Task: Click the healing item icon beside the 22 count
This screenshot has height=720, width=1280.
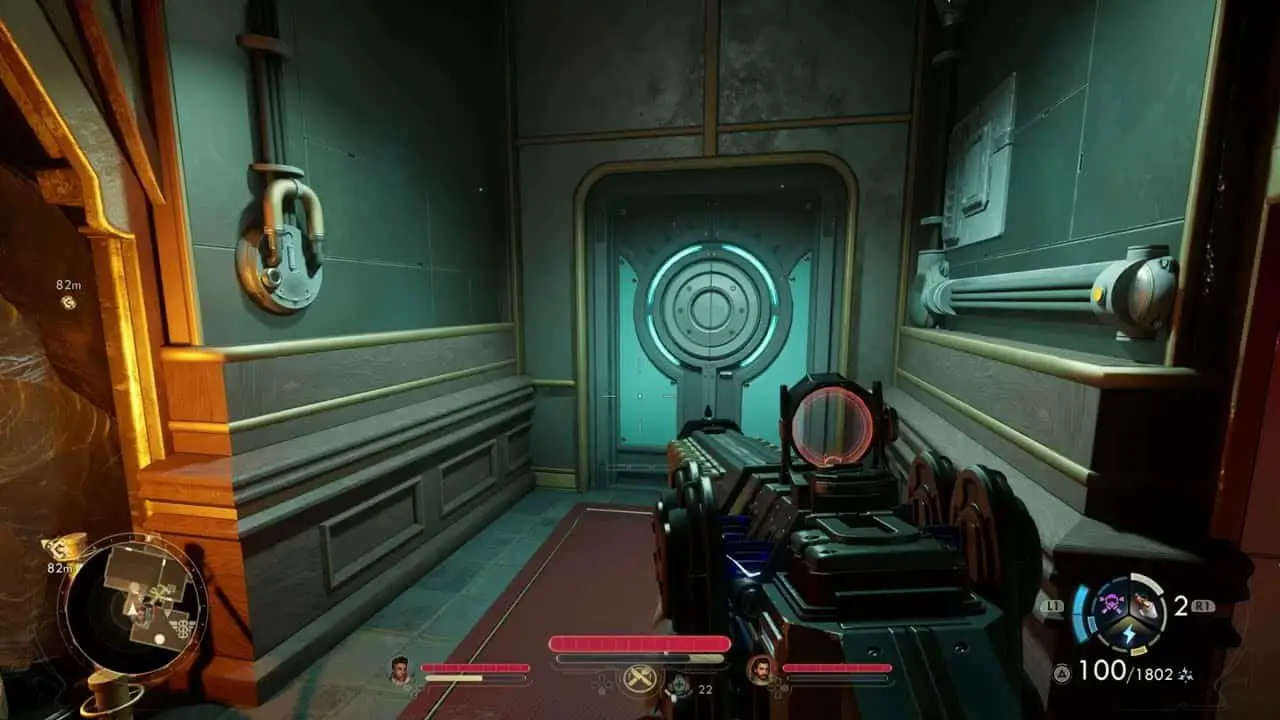Action: (x=679, y=685)
